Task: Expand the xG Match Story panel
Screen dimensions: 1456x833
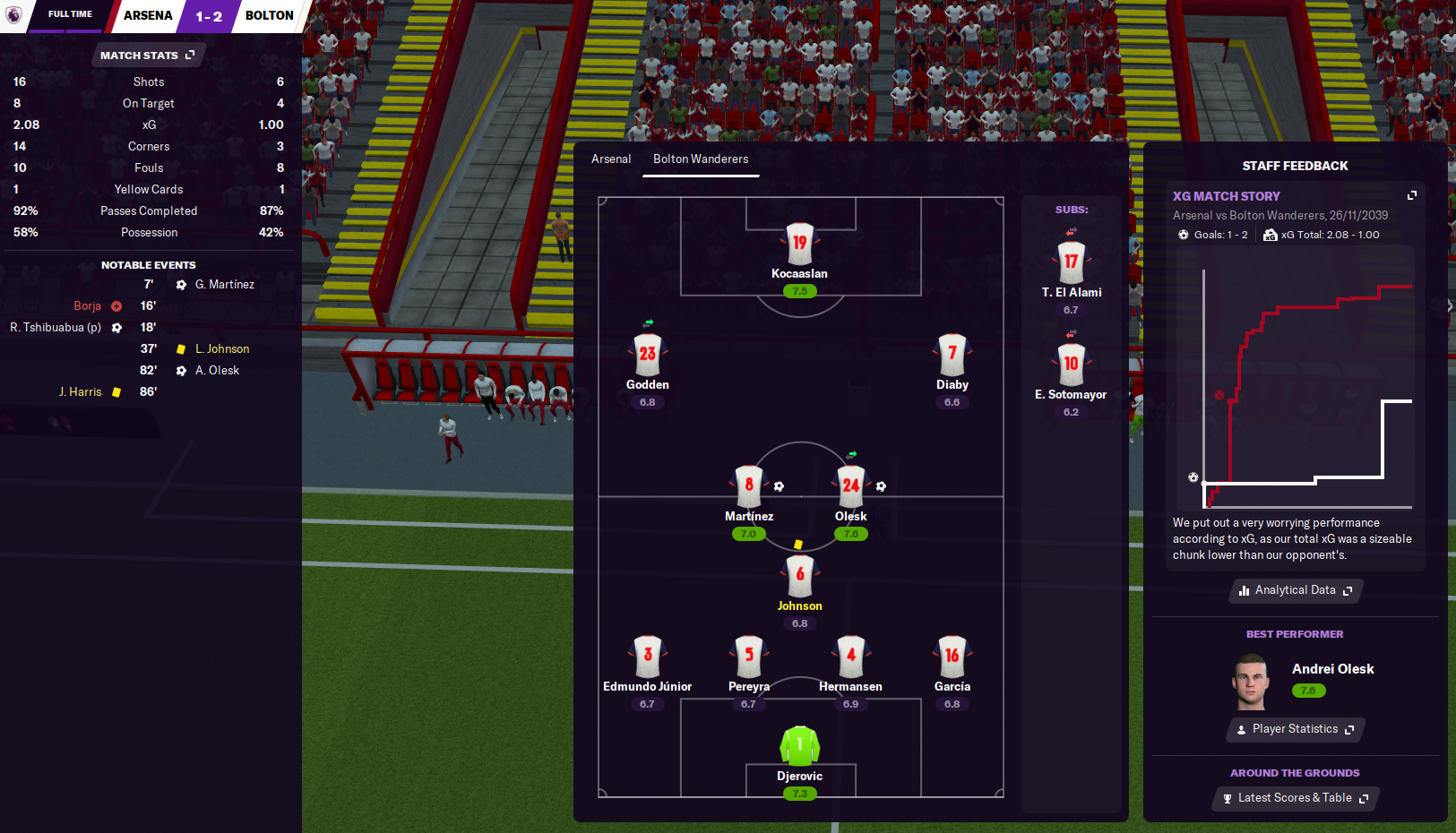Action: (1412, 195)
